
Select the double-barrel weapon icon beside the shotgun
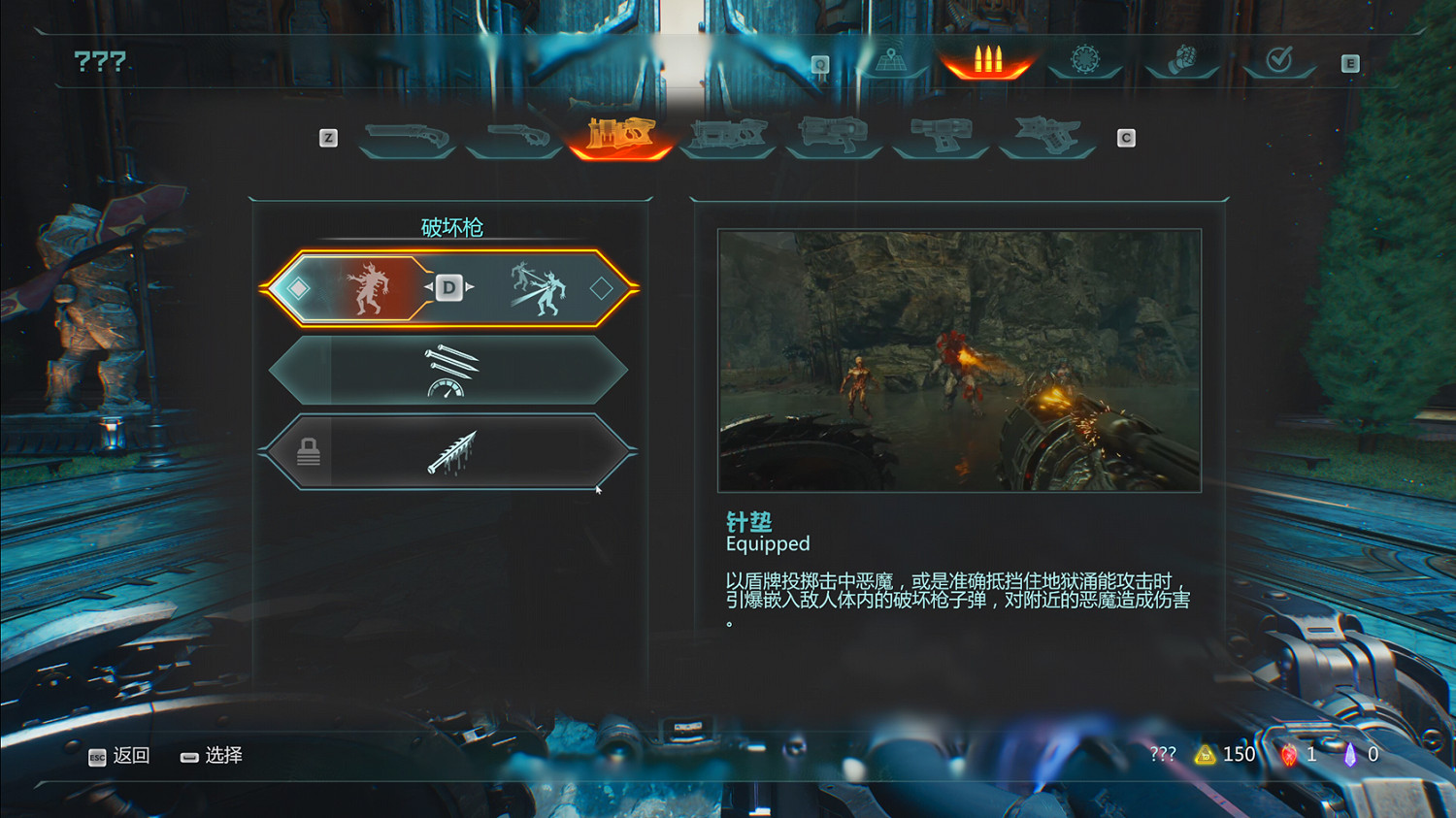[516, 136]
